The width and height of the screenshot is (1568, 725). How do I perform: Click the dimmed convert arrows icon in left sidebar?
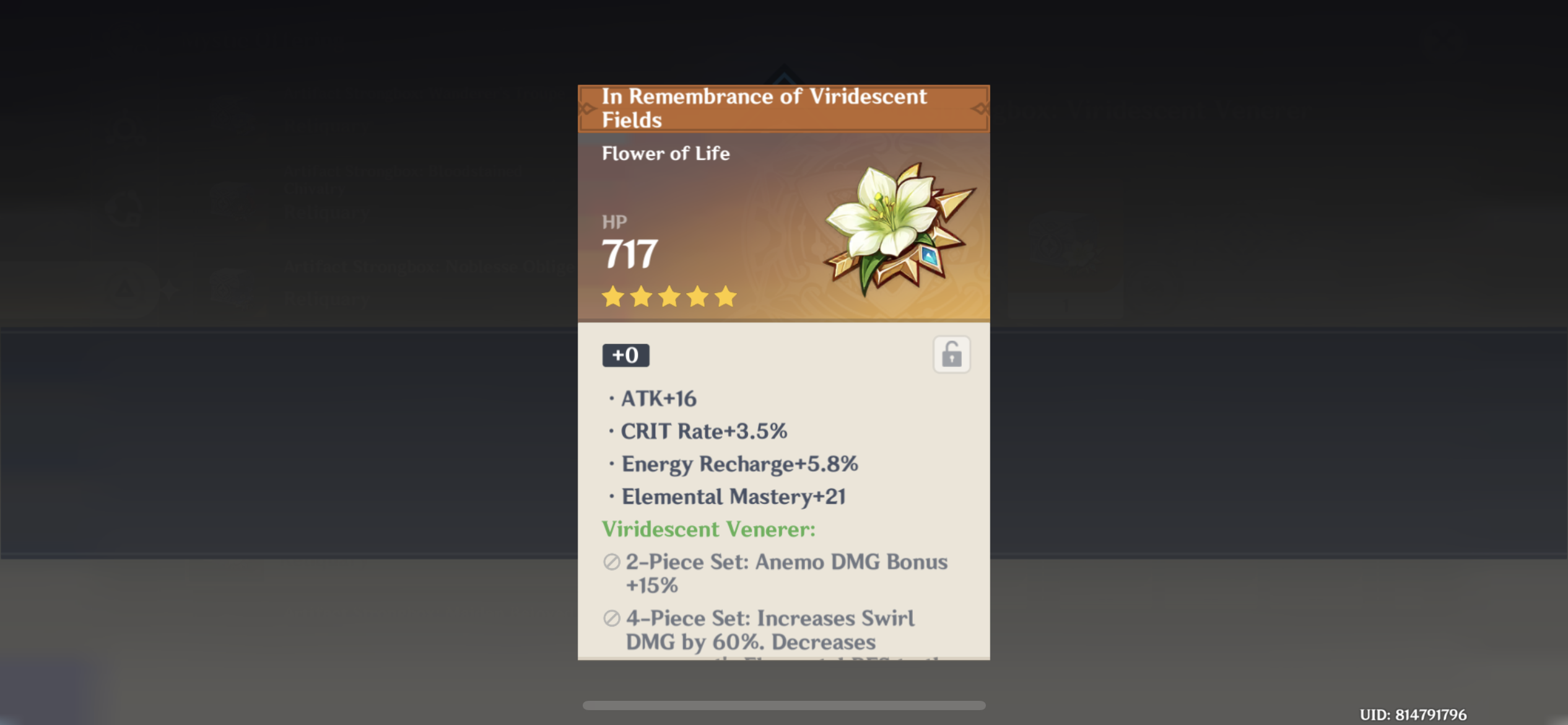click(124, 208)
